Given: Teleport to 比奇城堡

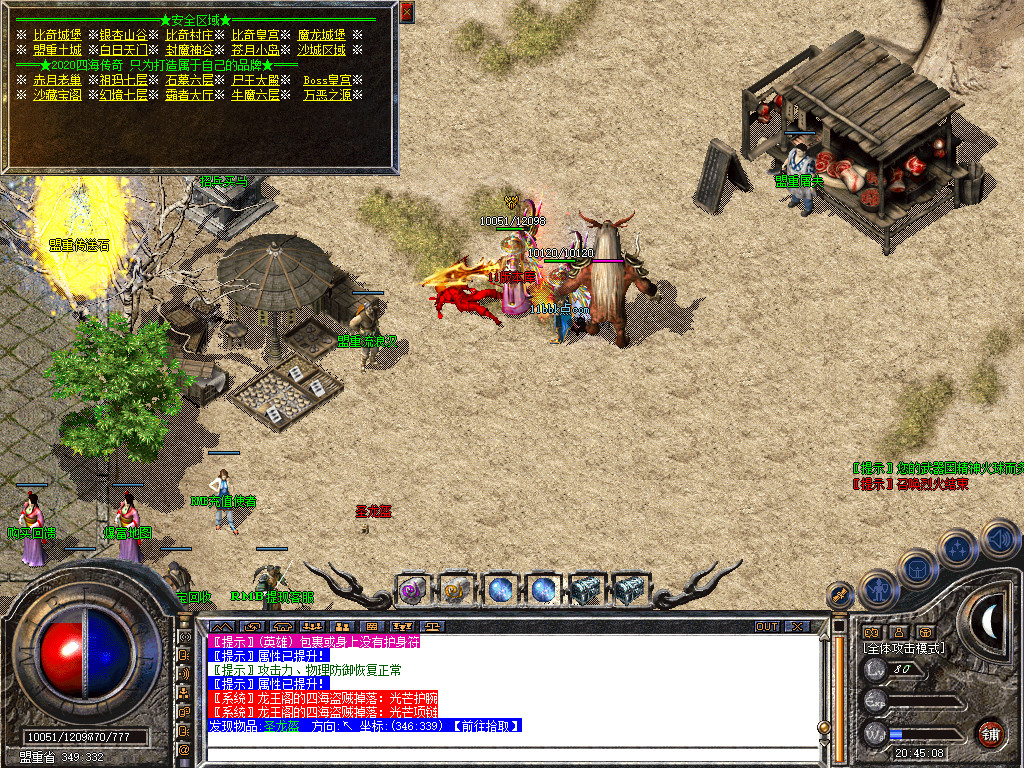Looking at the screenshot, I should coord(56,35).
